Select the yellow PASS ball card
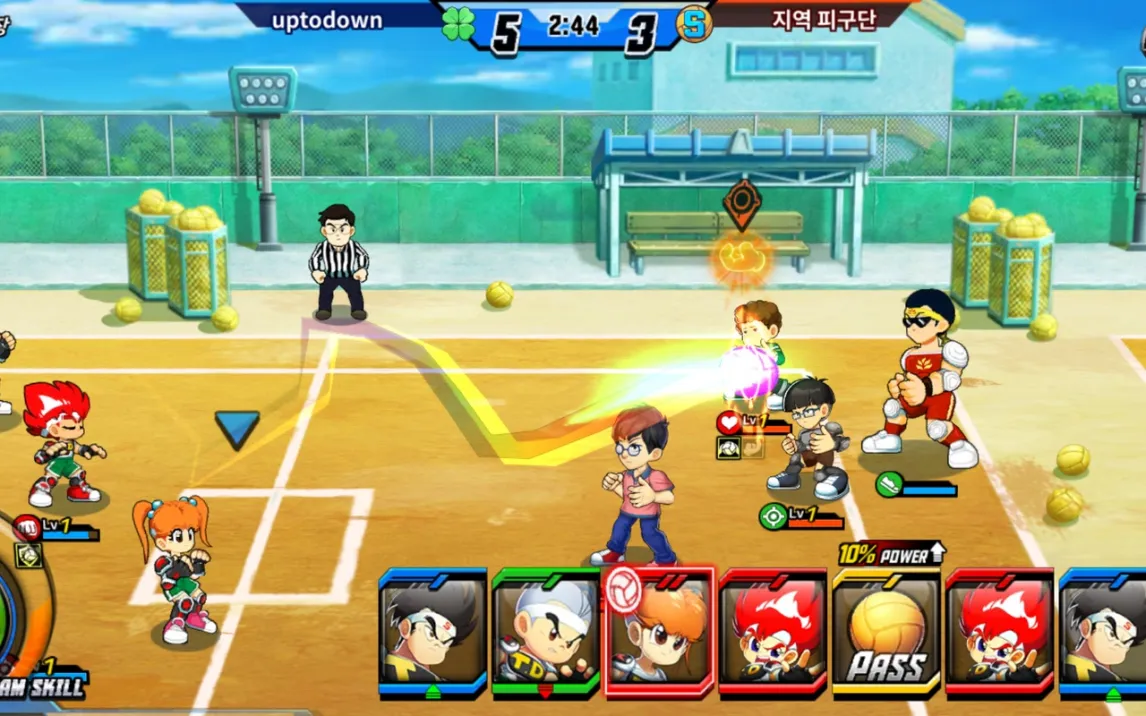The image size is (1146, 716). tap(886, 632)
